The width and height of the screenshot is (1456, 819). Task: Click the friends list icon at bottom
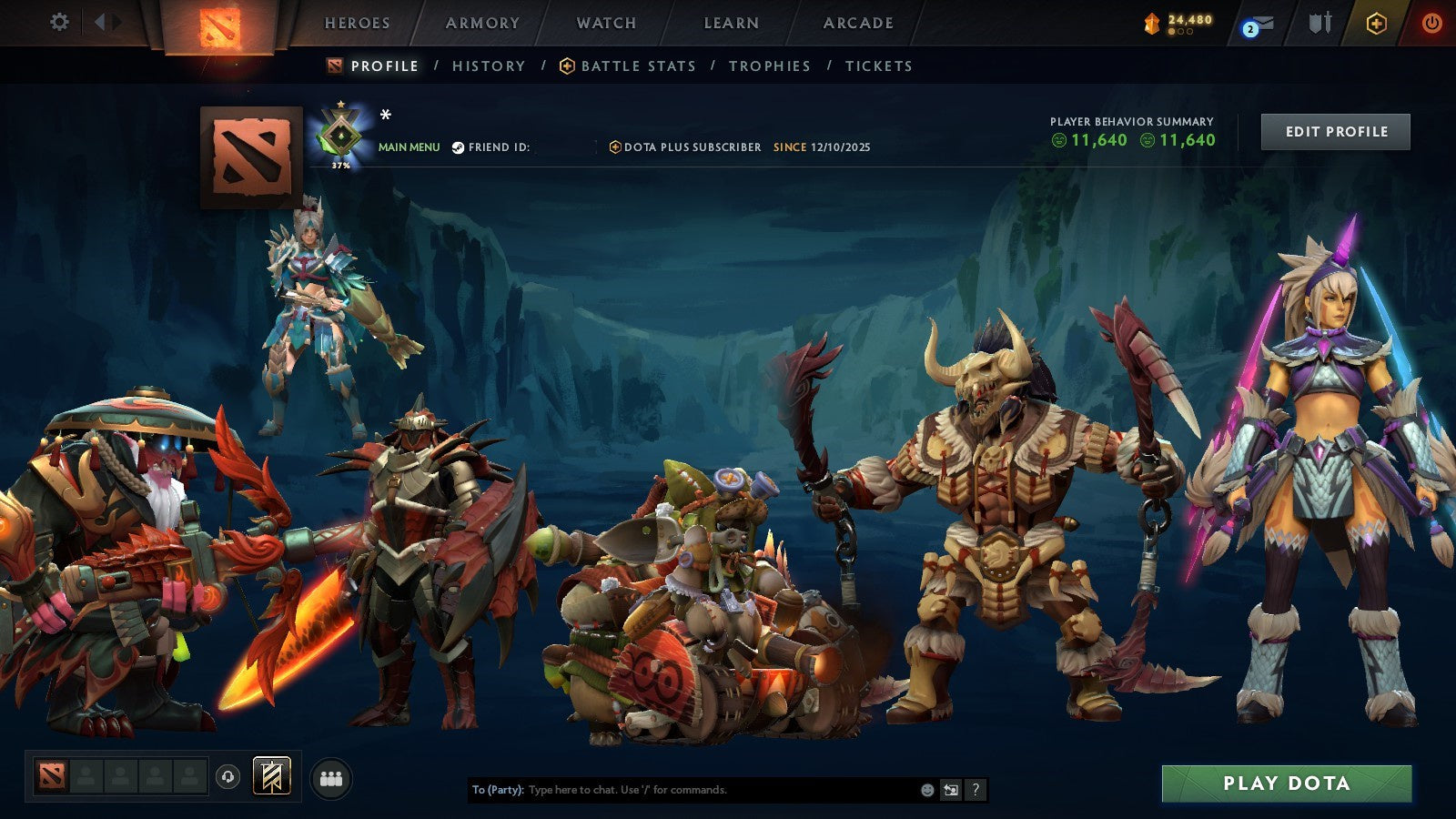pos(331,780)
